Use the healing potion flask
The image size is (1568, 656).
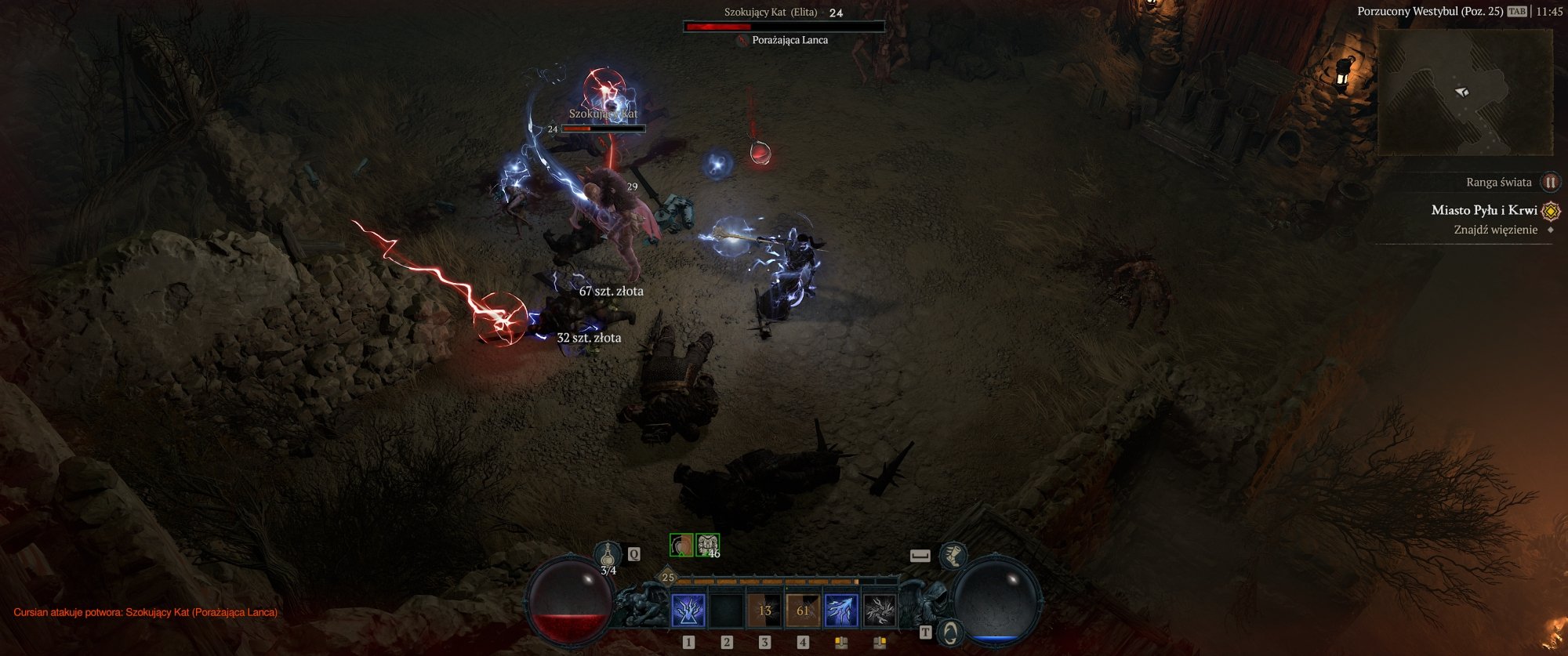608,555
